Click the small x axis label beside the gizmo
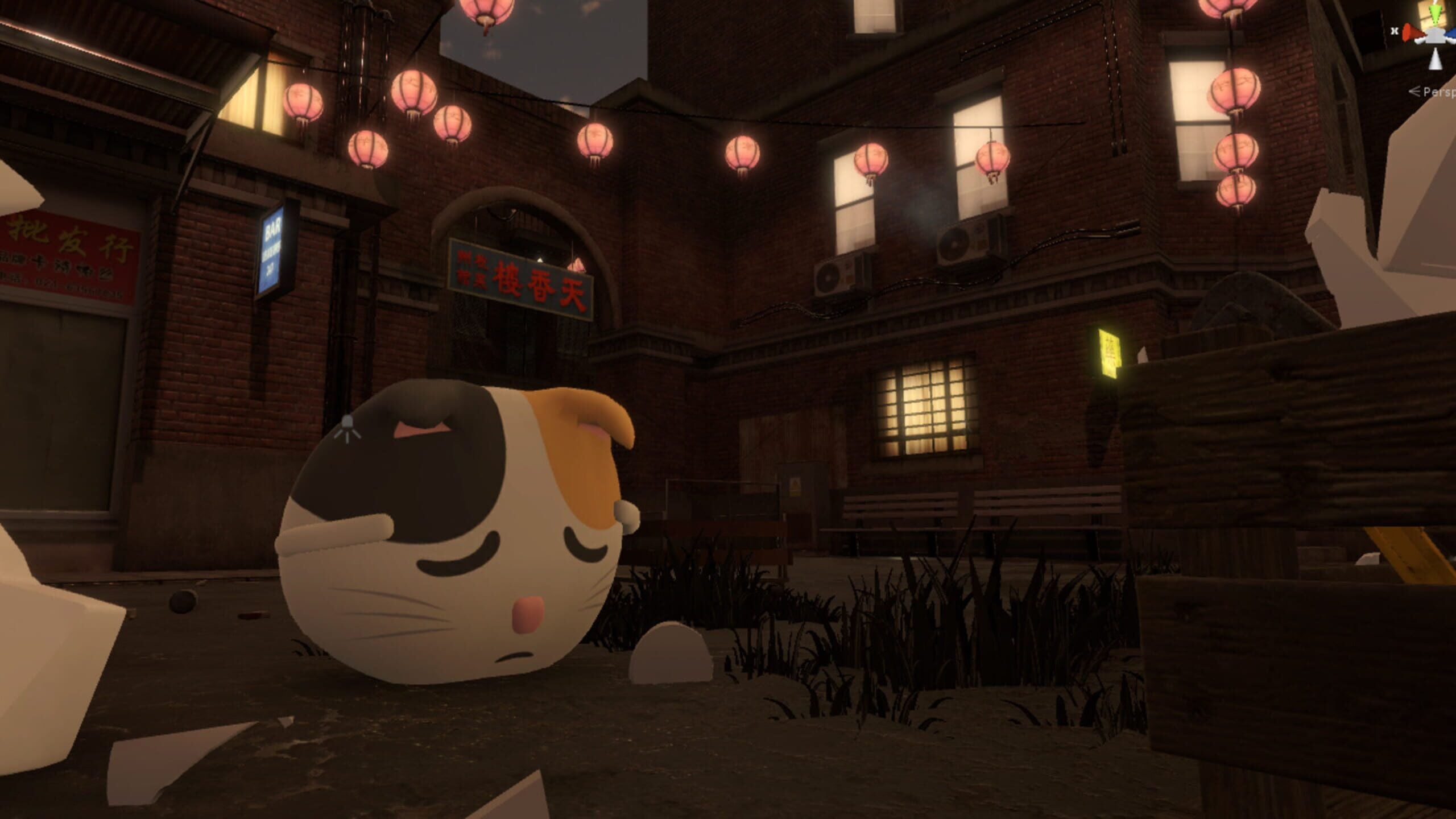Viewport: 1456px width, 819px height. click(x=1394, y=31)
